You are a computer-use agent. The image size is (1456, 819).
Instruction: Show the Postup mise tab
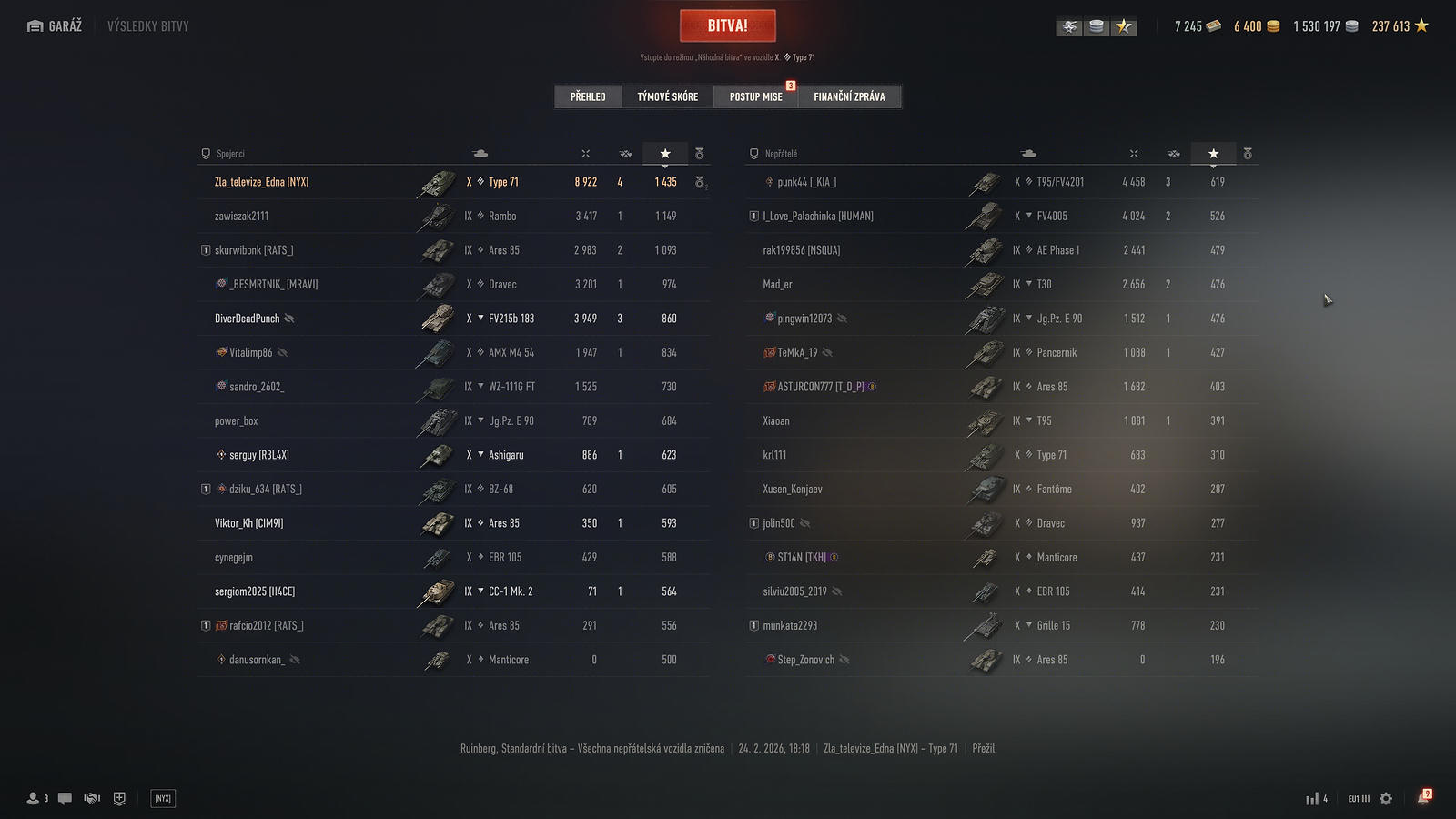[755, 96]
